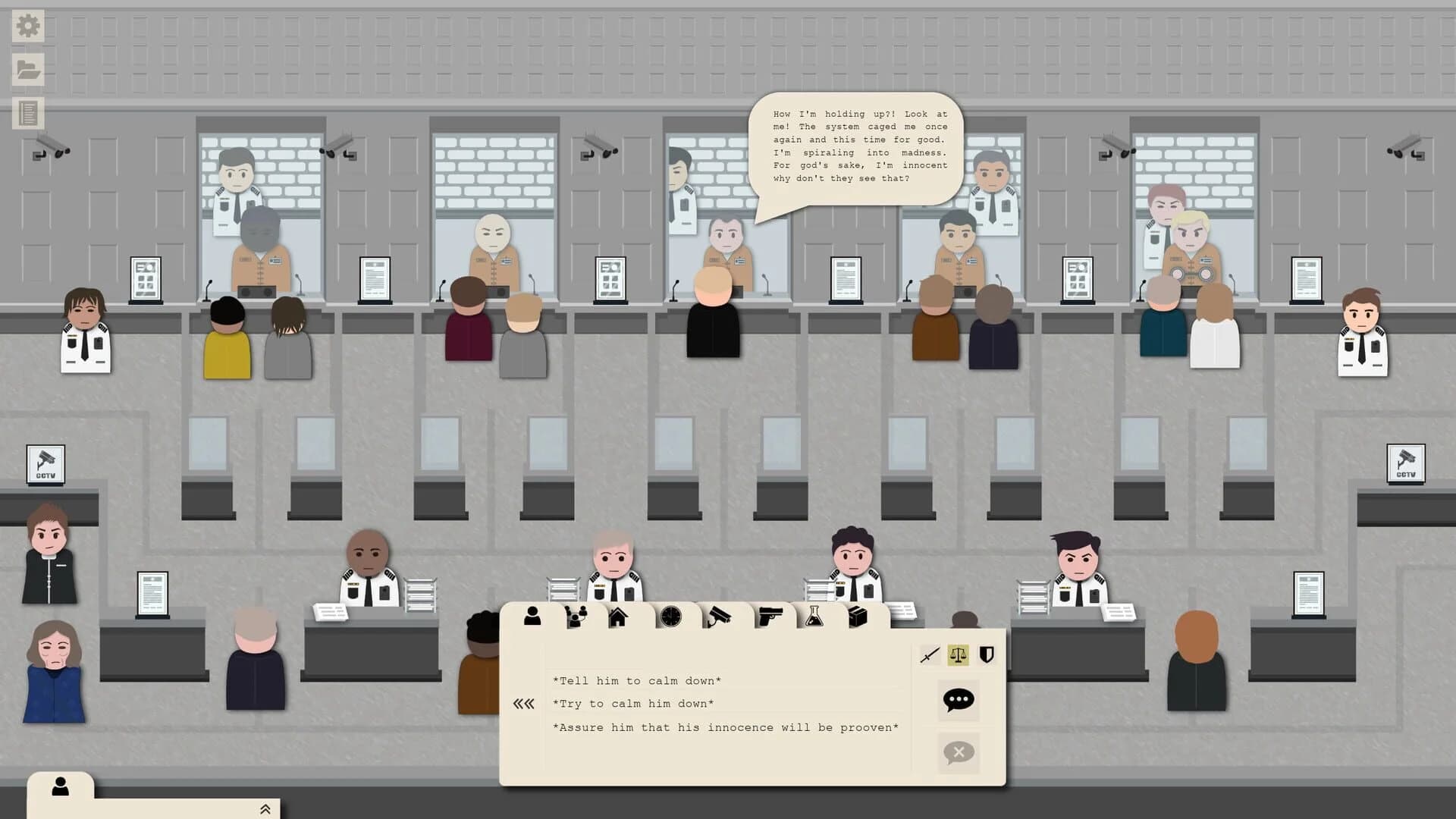This screenshot has width=1456, height=819.
Task: Pick 'Assure him that his innocence will be prooven'
Action: [725, 726]
